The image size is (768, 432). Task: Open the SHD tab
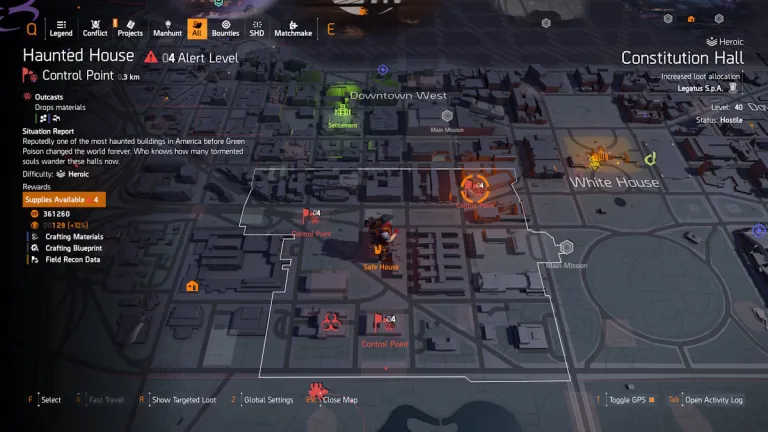[257, 27]
